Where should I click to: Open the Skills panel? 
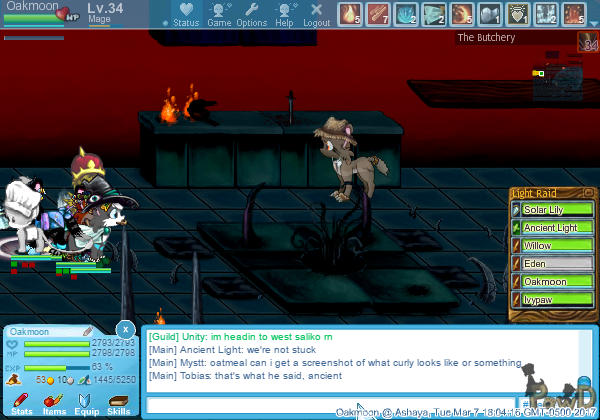coord(119,403)
